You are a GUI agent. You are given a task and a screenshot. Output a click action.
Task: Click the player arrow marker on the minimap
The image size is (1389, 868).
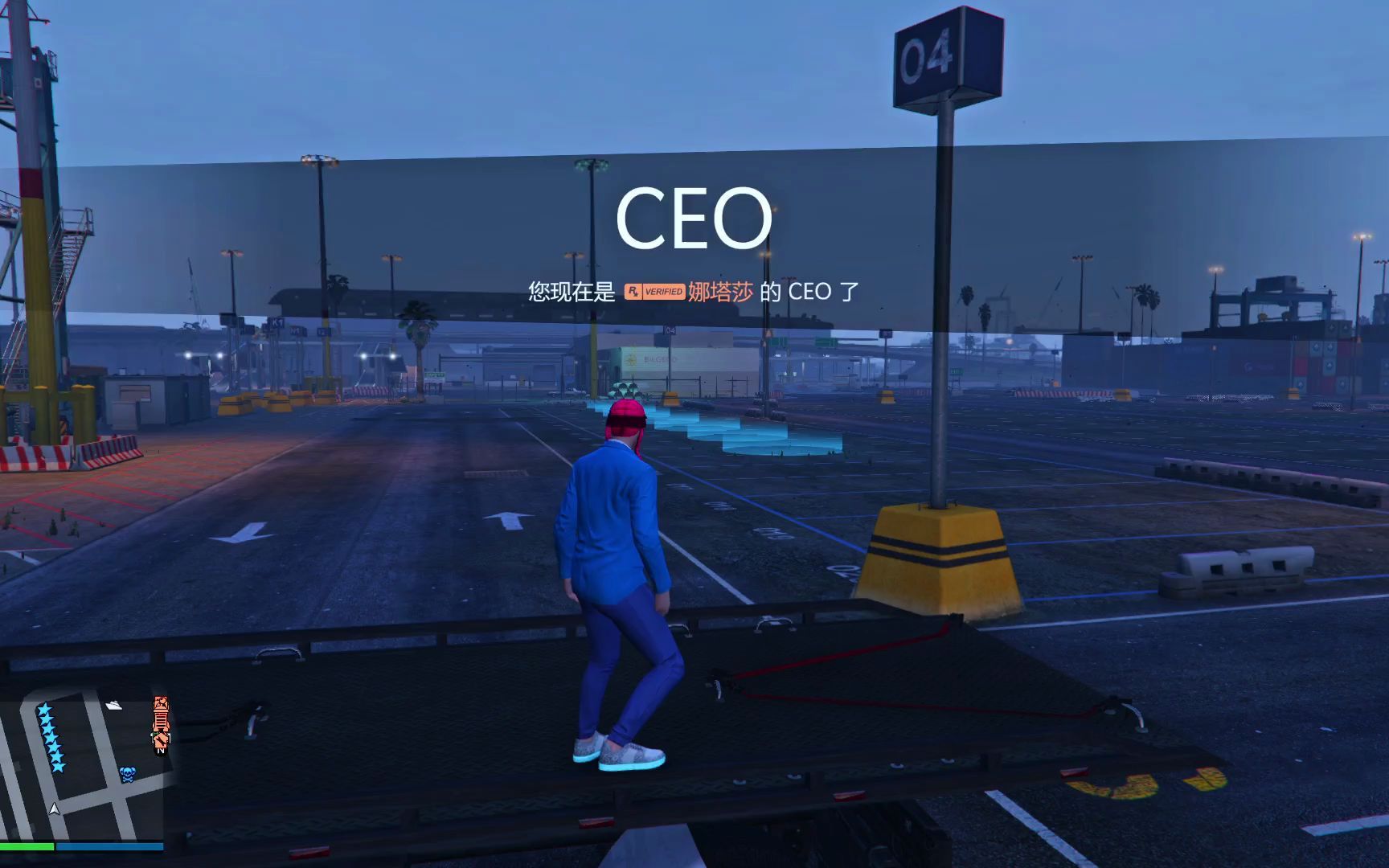(55, 808)
